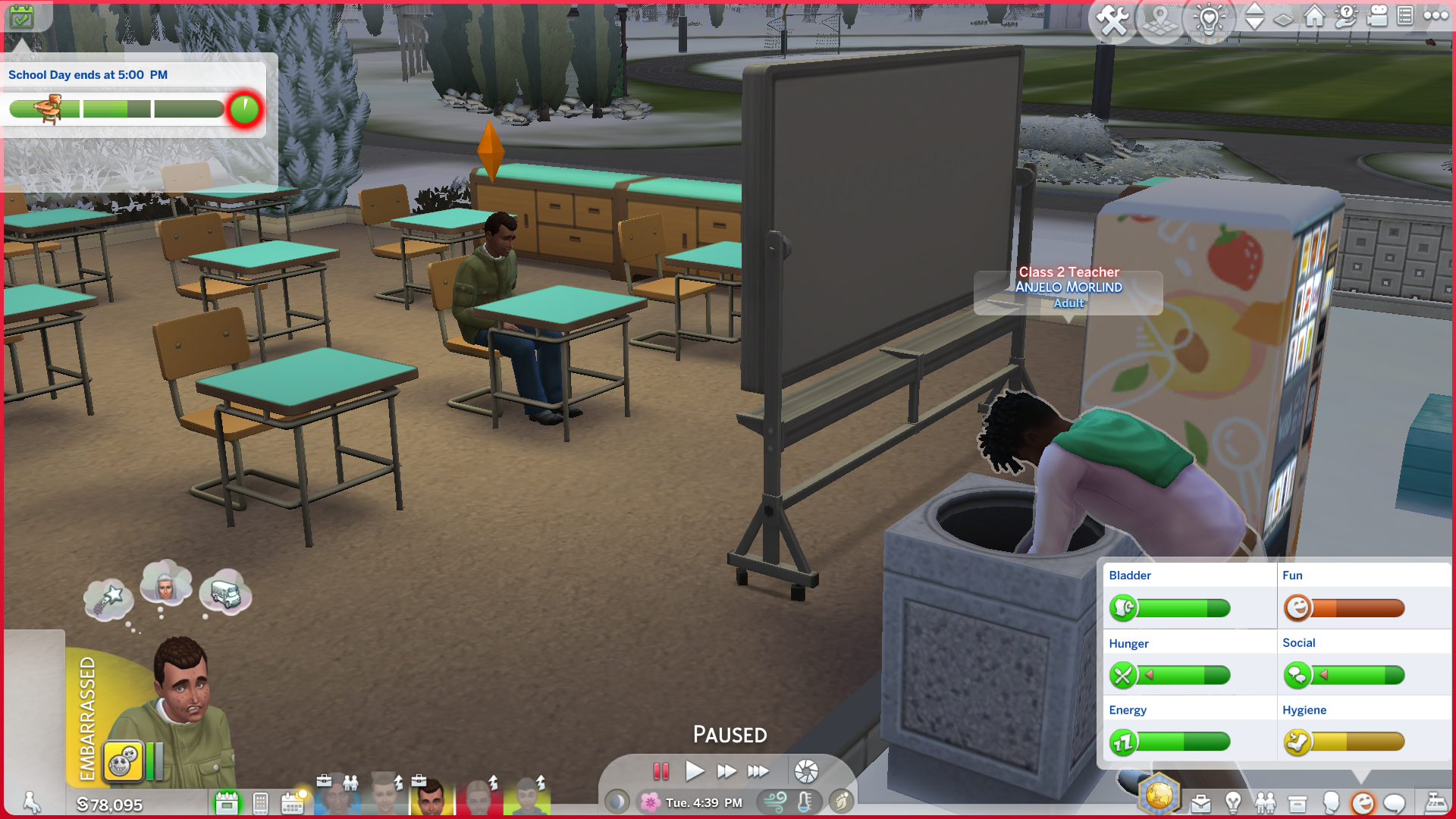Image resolution: width=1456 pixels, height=819 pixels.
Task: Click the red pause button
Action: 661,771
